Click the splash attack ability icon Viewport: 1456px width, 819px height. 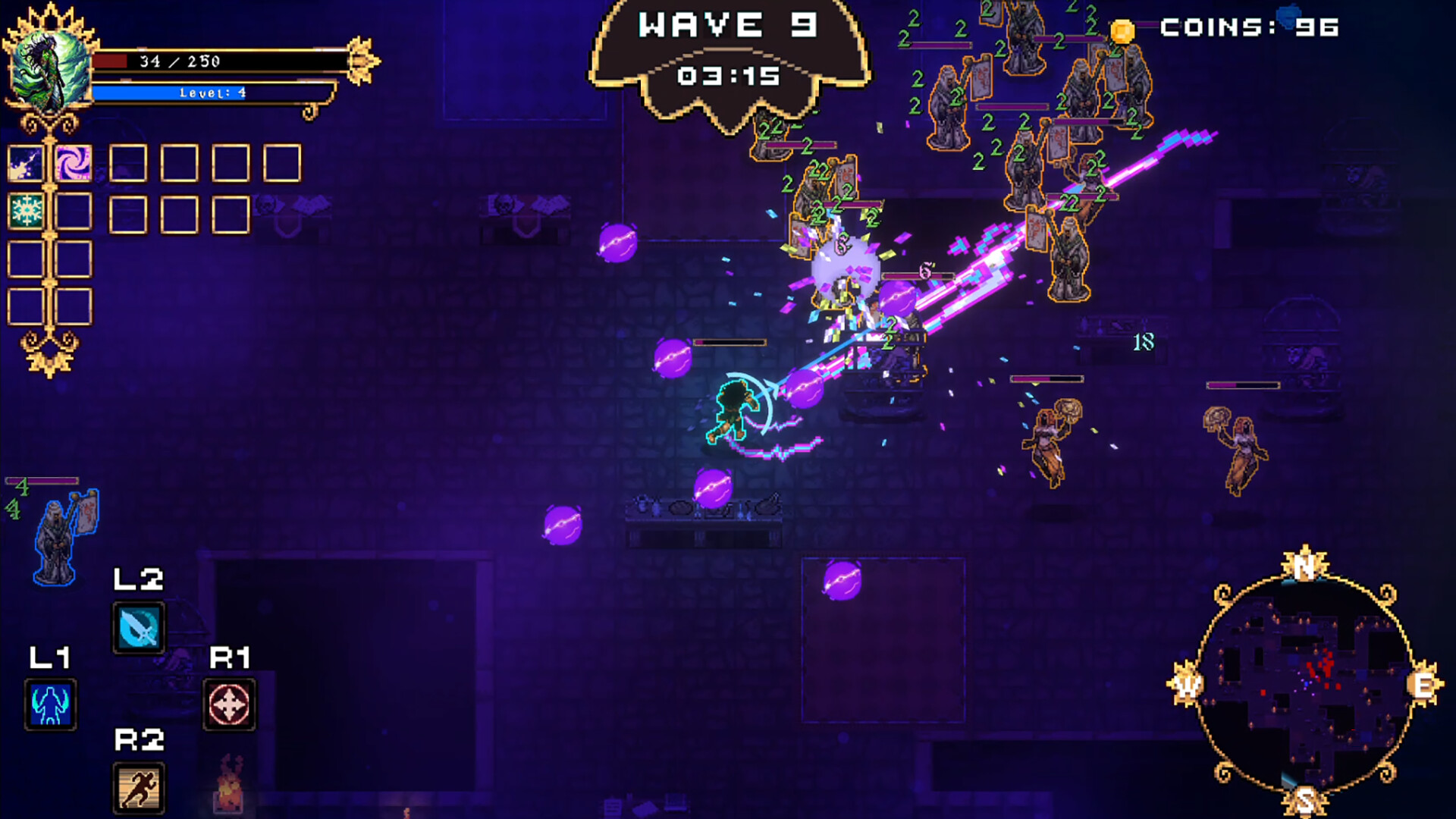[x=24, y=162]
